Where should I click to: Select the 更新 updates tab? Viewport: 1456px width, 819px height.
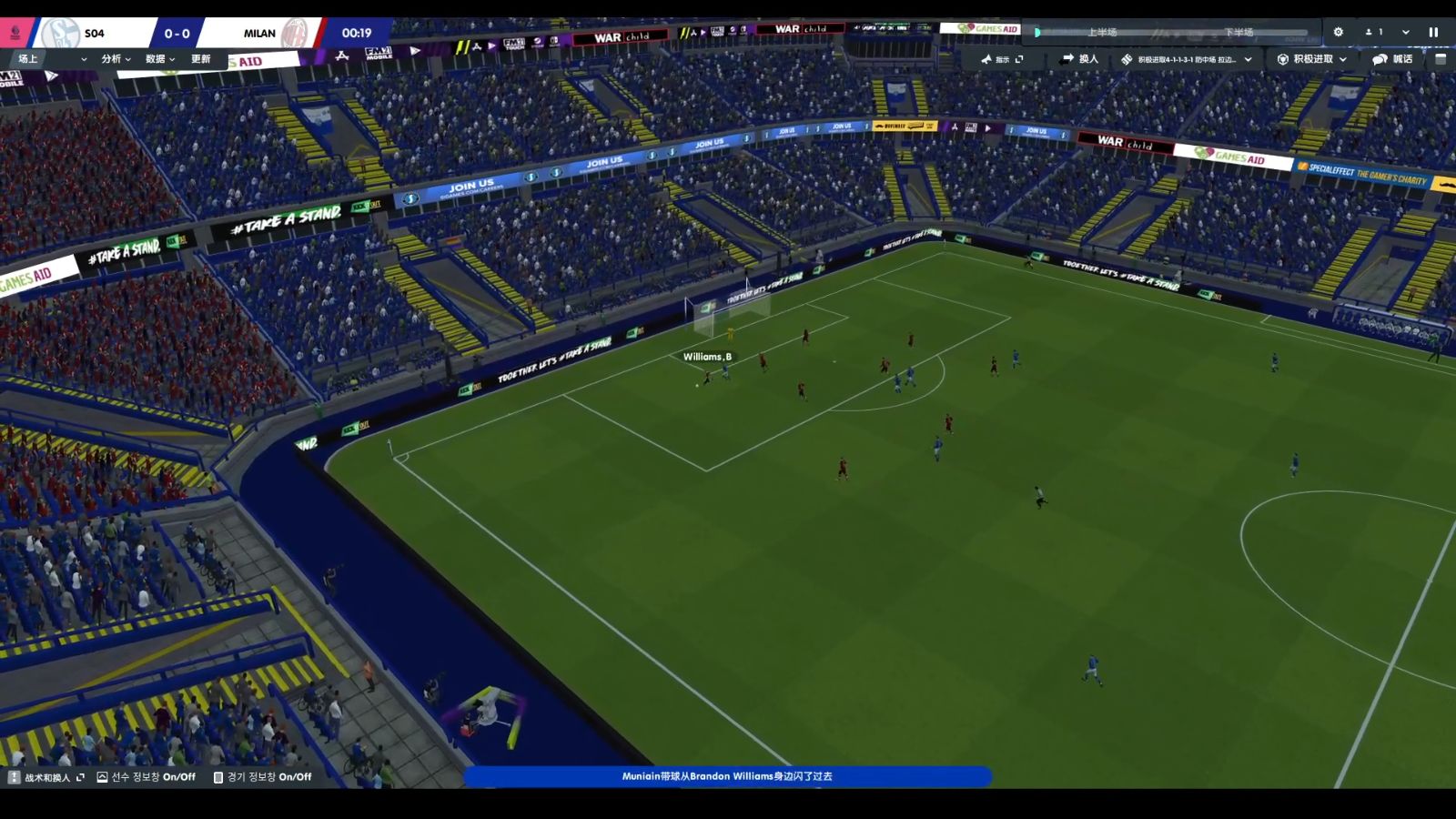coord(201,59)
